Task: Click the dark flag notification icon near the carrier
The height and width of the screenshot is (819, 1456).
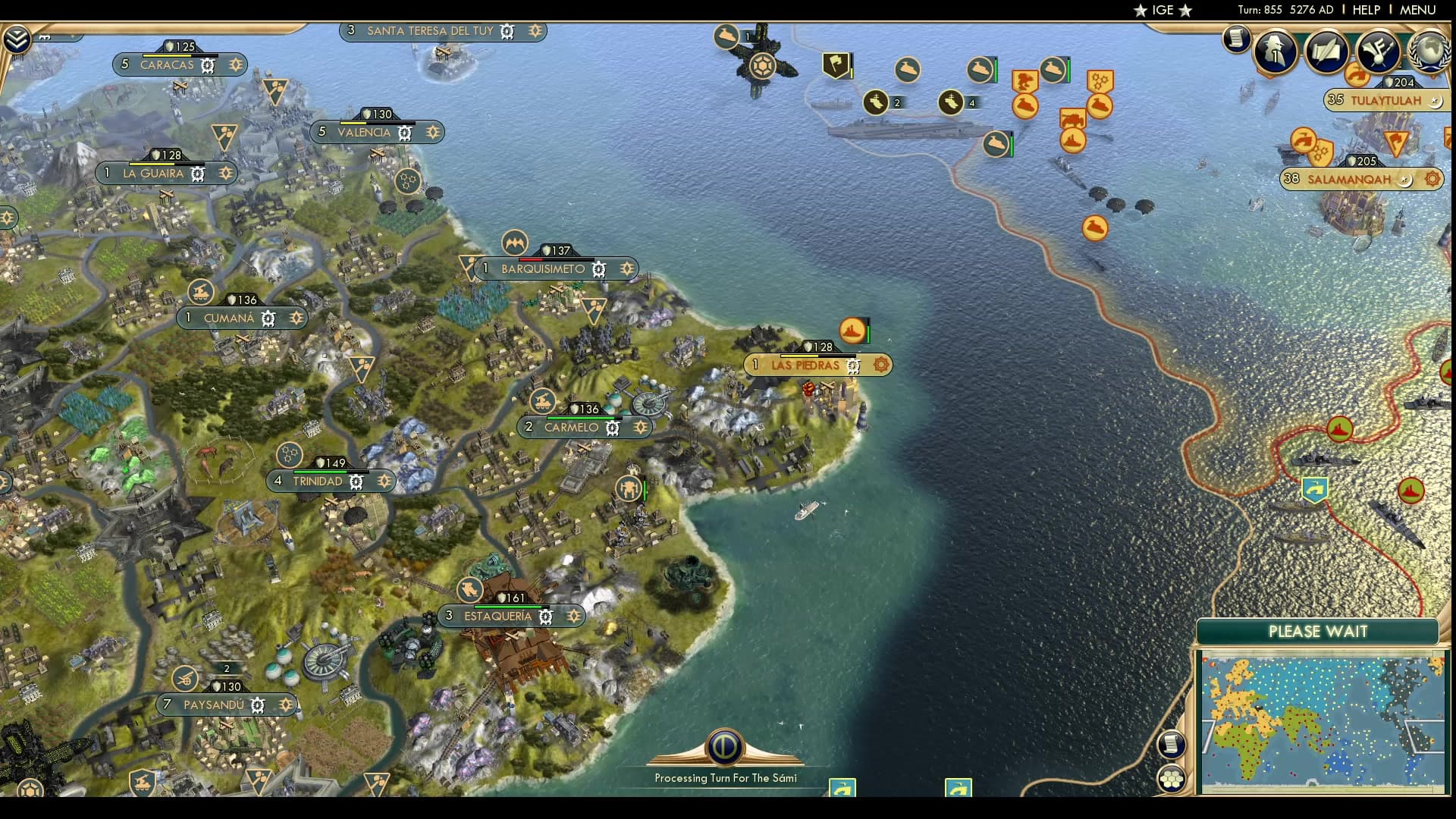Action: click(836, 64)
